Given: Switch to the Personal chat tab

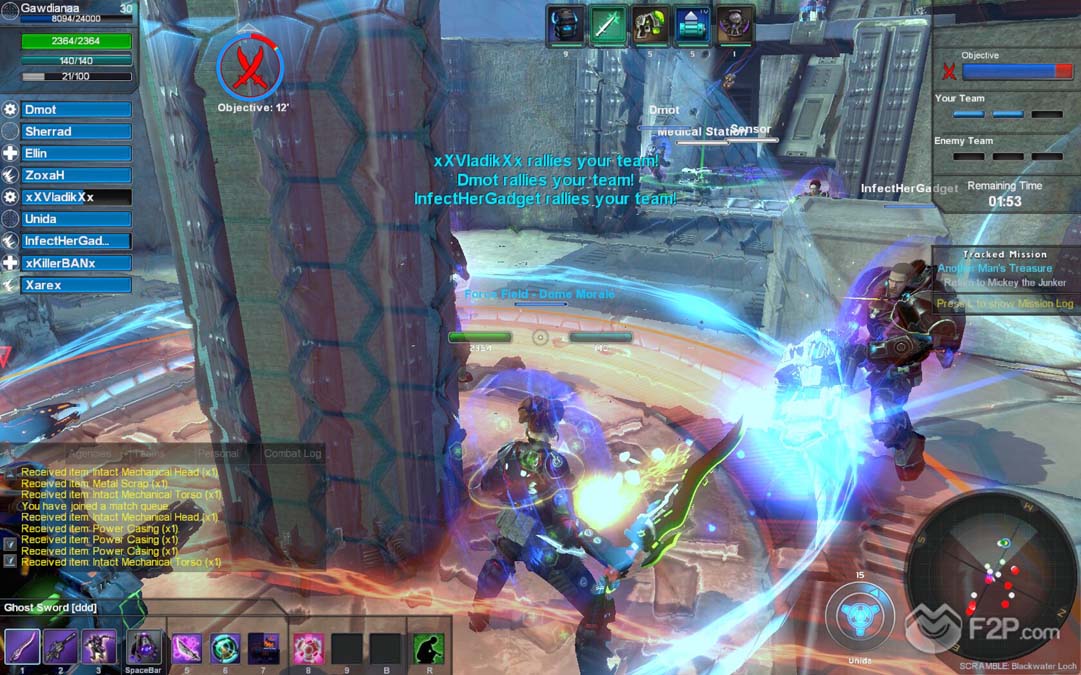Looking at the screenshot, I should point(219,453).
